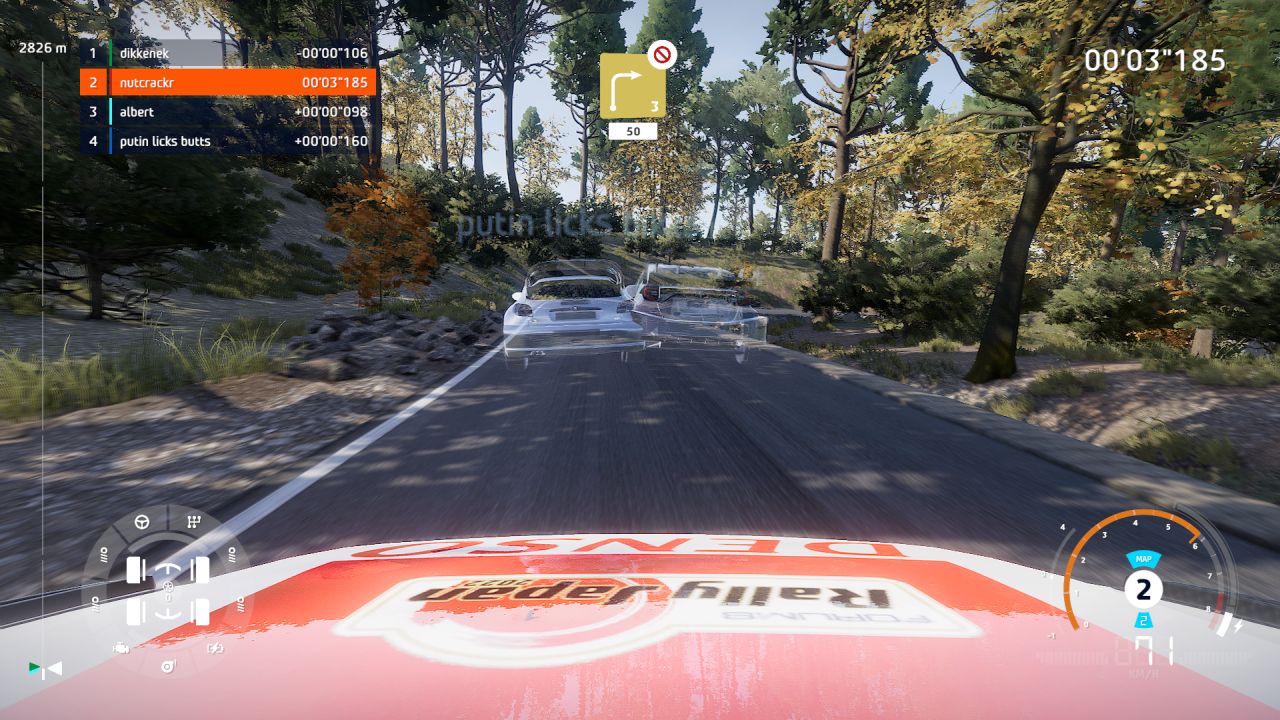Click the turbo damage icon

click(167, 666)
